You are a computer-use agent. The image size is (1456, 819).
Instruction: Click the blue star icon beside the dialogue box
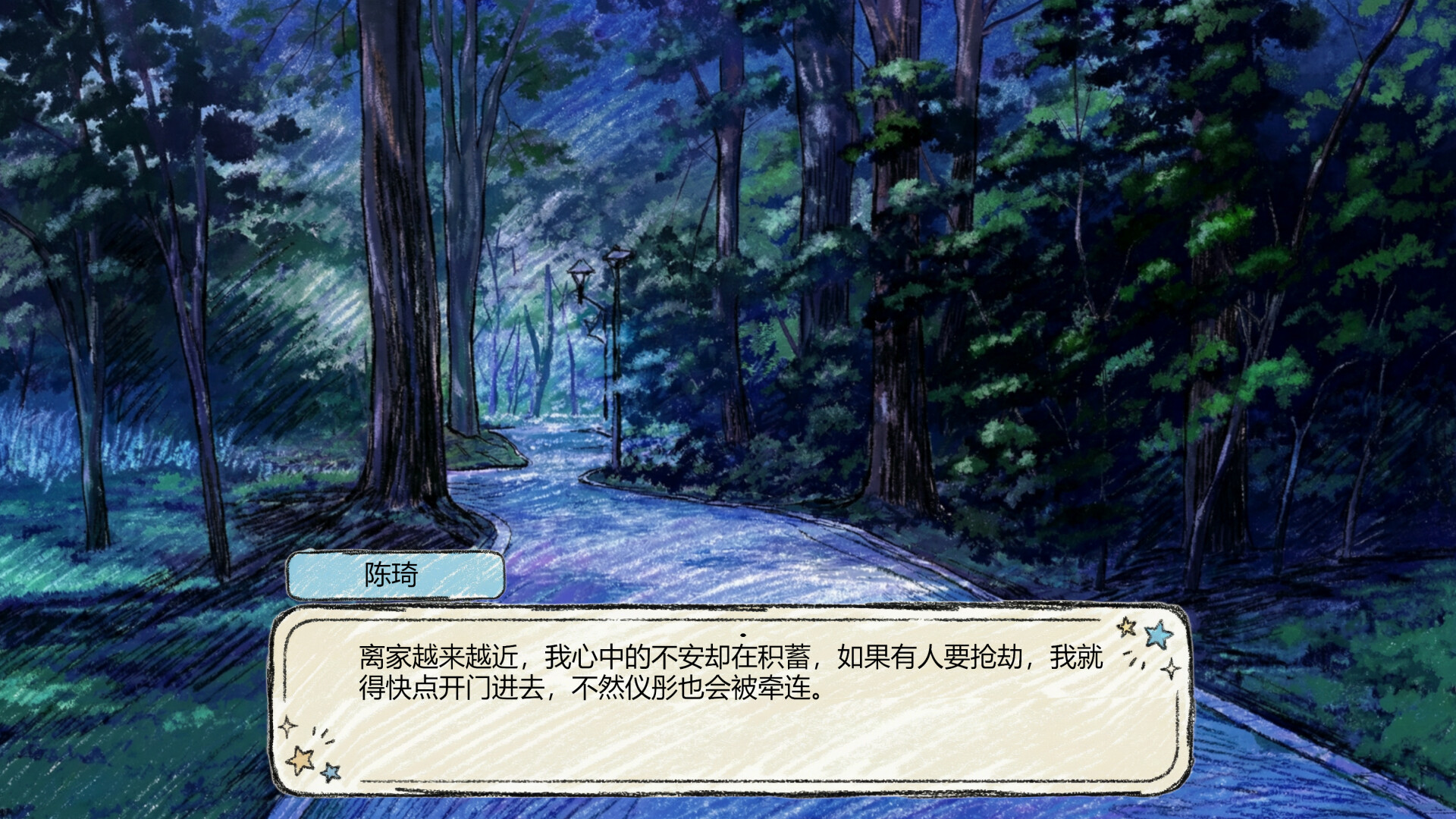point(1159,634)
